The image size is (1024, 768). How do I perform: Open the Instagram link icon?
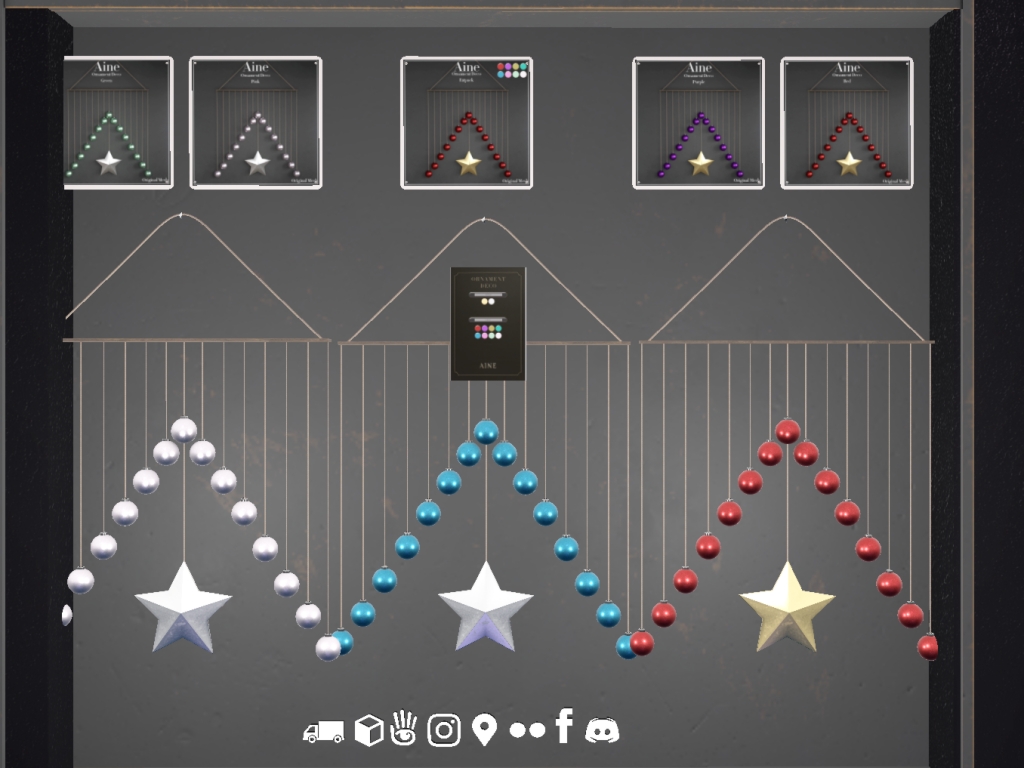point(444,730)
